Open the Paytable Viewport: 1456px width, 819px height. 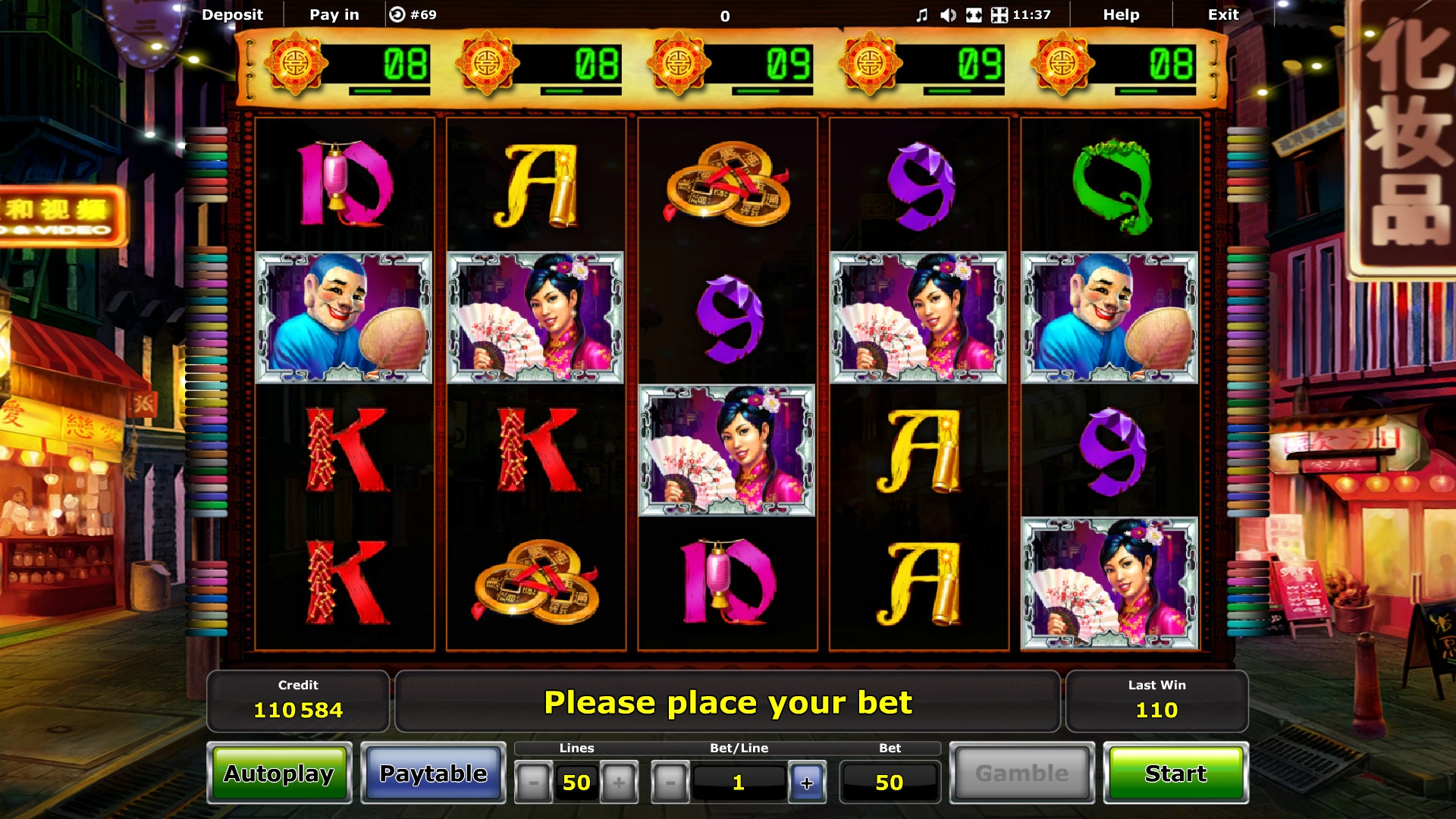point(433,773)
